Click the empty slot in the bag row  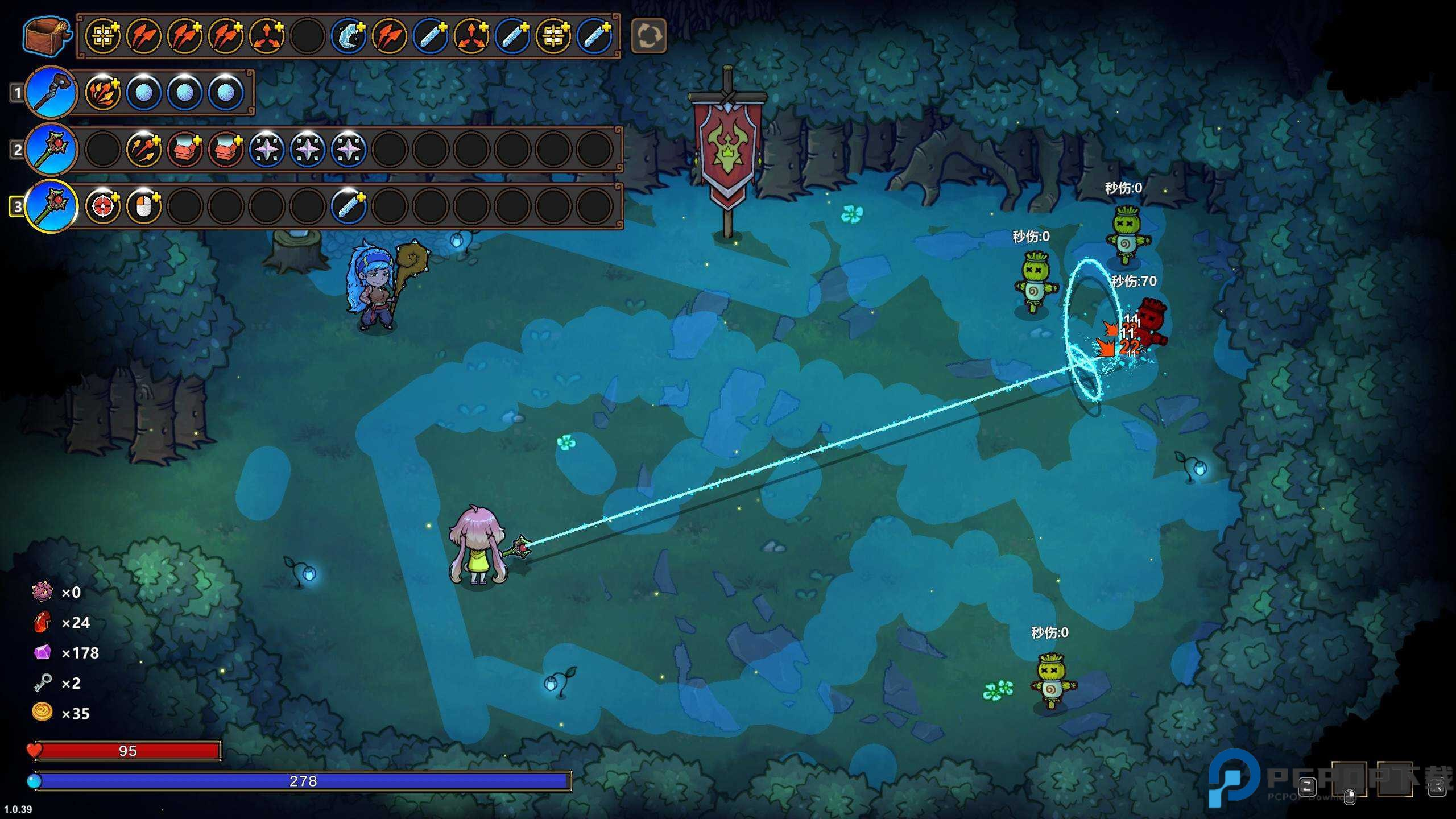(x=307, y=36)
